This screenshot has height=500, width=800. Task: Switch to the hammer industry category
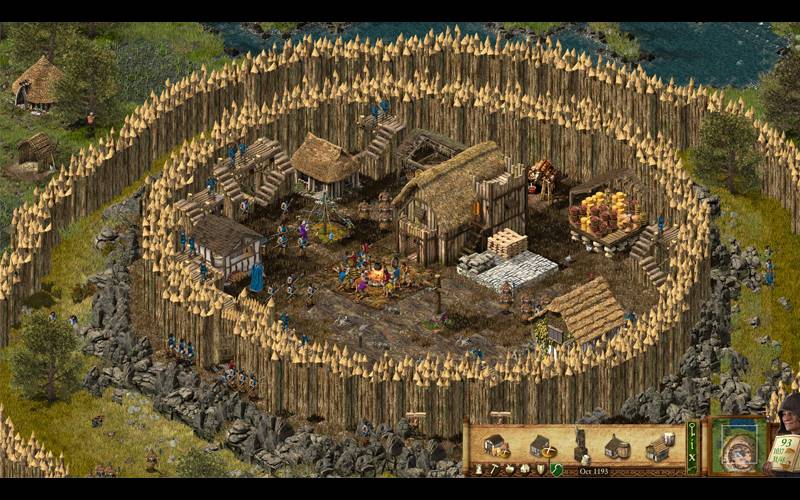493,469
